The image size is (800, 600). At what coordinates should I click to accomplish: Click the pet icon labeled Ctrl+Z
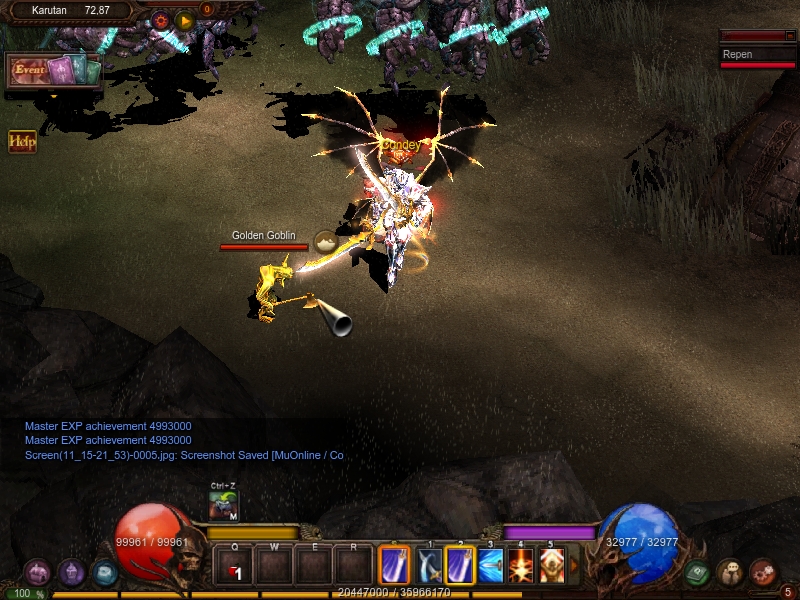223,505
